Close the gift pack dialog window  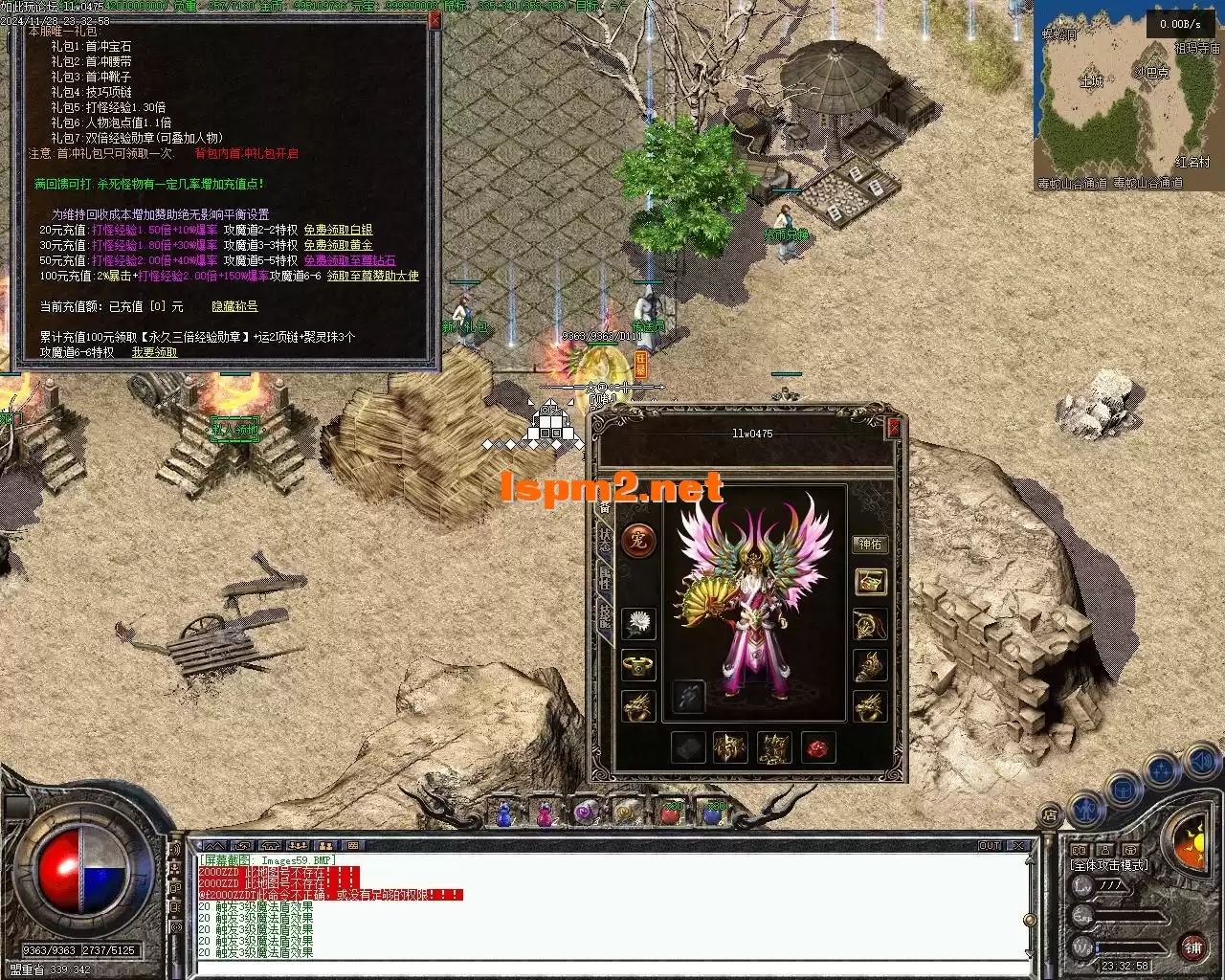pos(434,20)
